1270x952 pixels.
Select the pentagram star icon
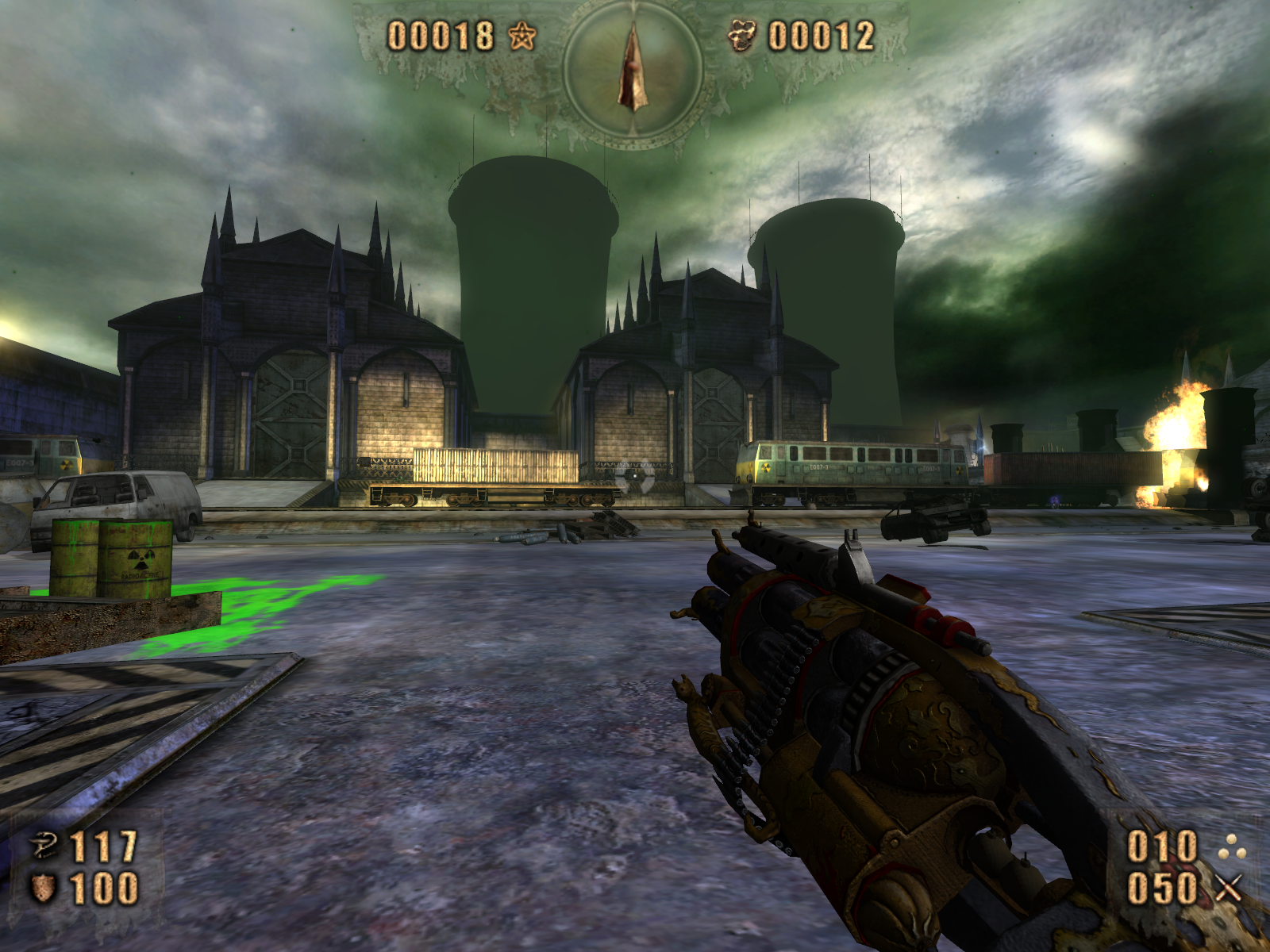[x=521, y=36]
